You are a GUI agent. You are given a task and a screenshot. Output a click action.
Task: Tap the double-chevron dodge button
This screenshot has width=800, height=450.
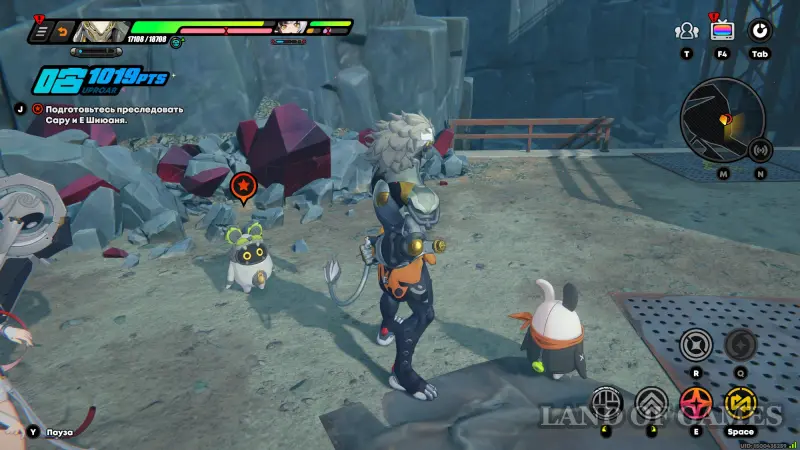(x=649, y=403)
